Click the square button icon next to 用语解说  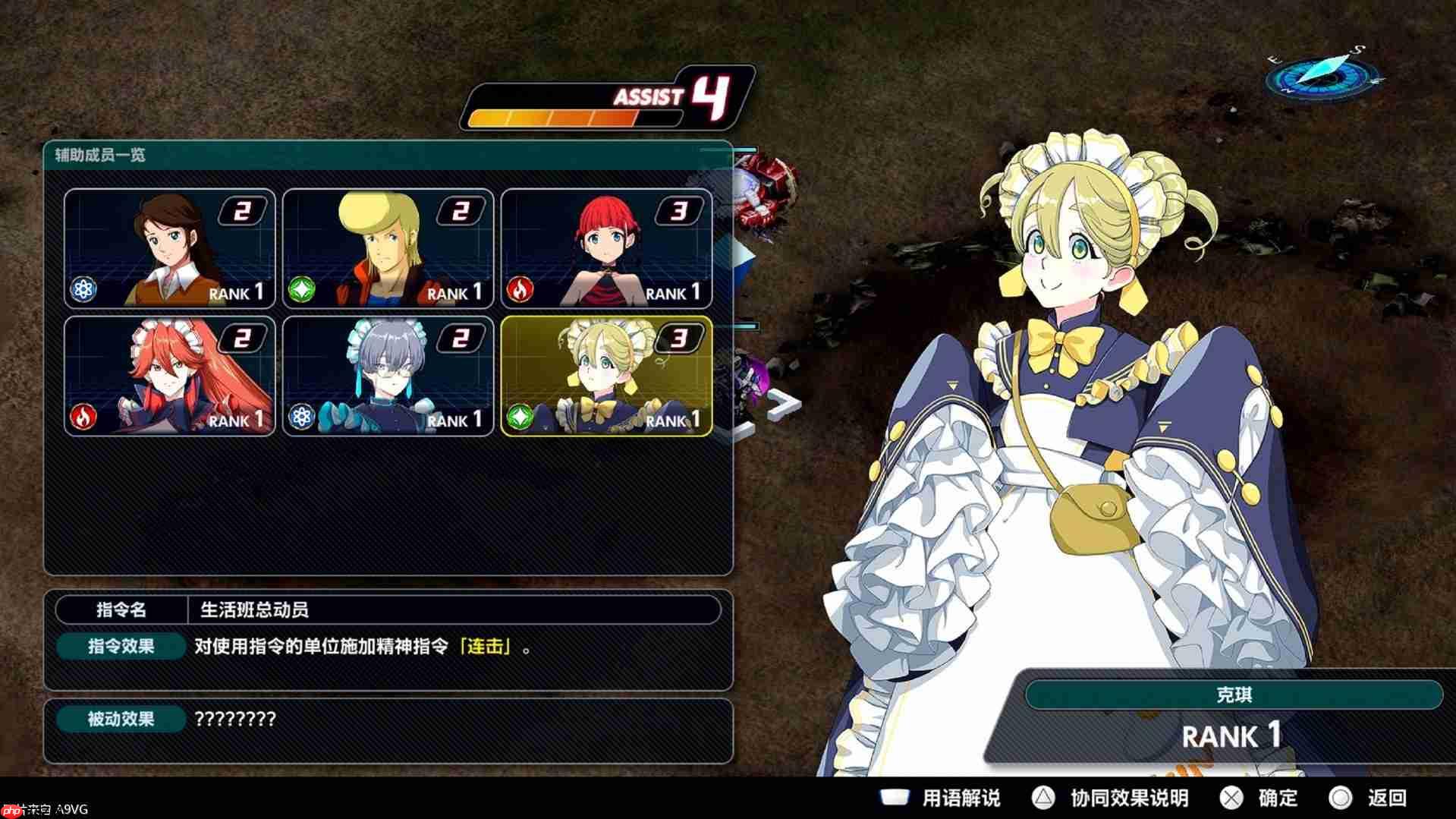click(895, 798)
